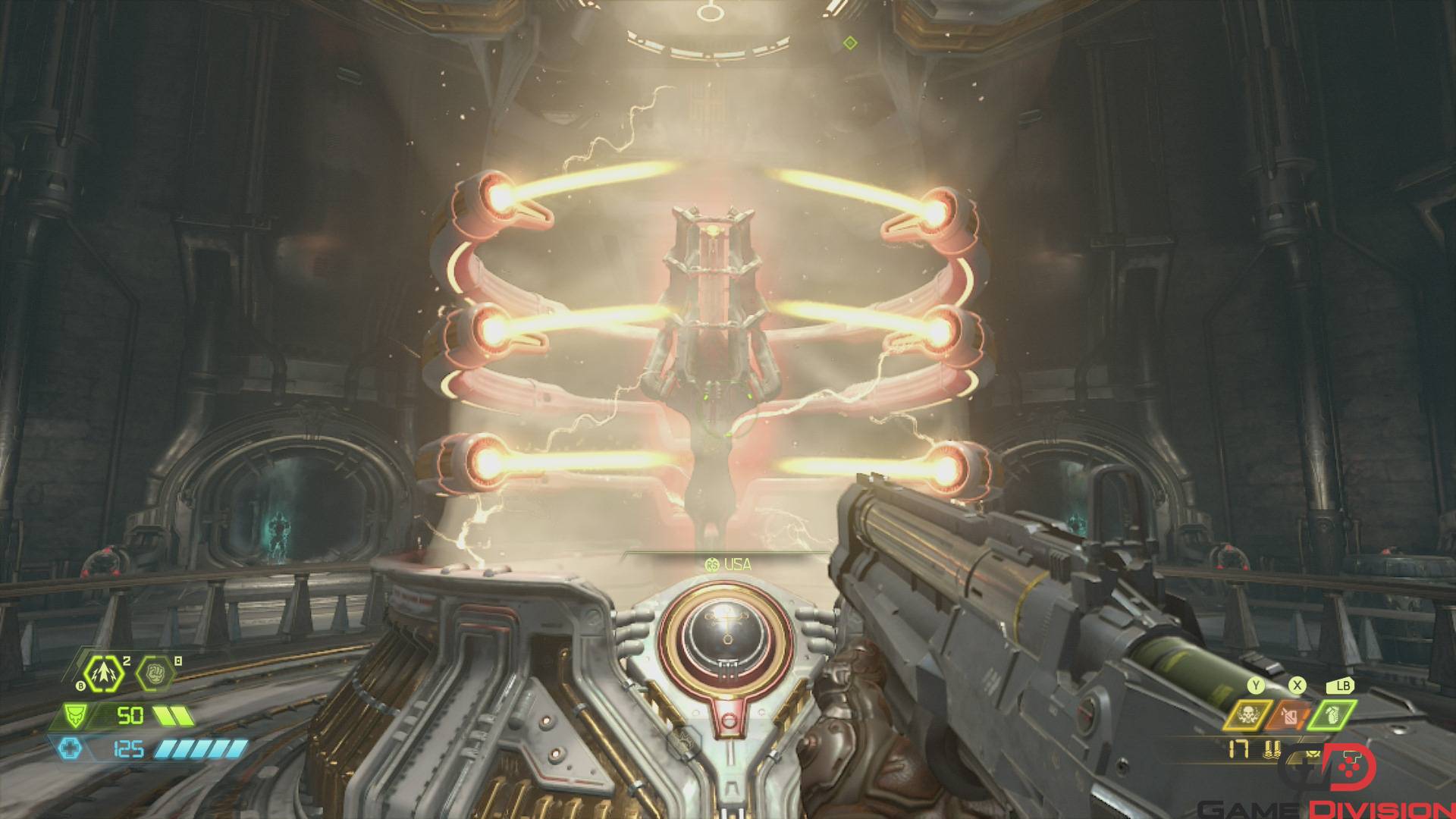This screenshot has width=1456, height=819.
Task: Click the shotgun shells ammo icon
Action: pyautogui.click(x=1271, y=749)
